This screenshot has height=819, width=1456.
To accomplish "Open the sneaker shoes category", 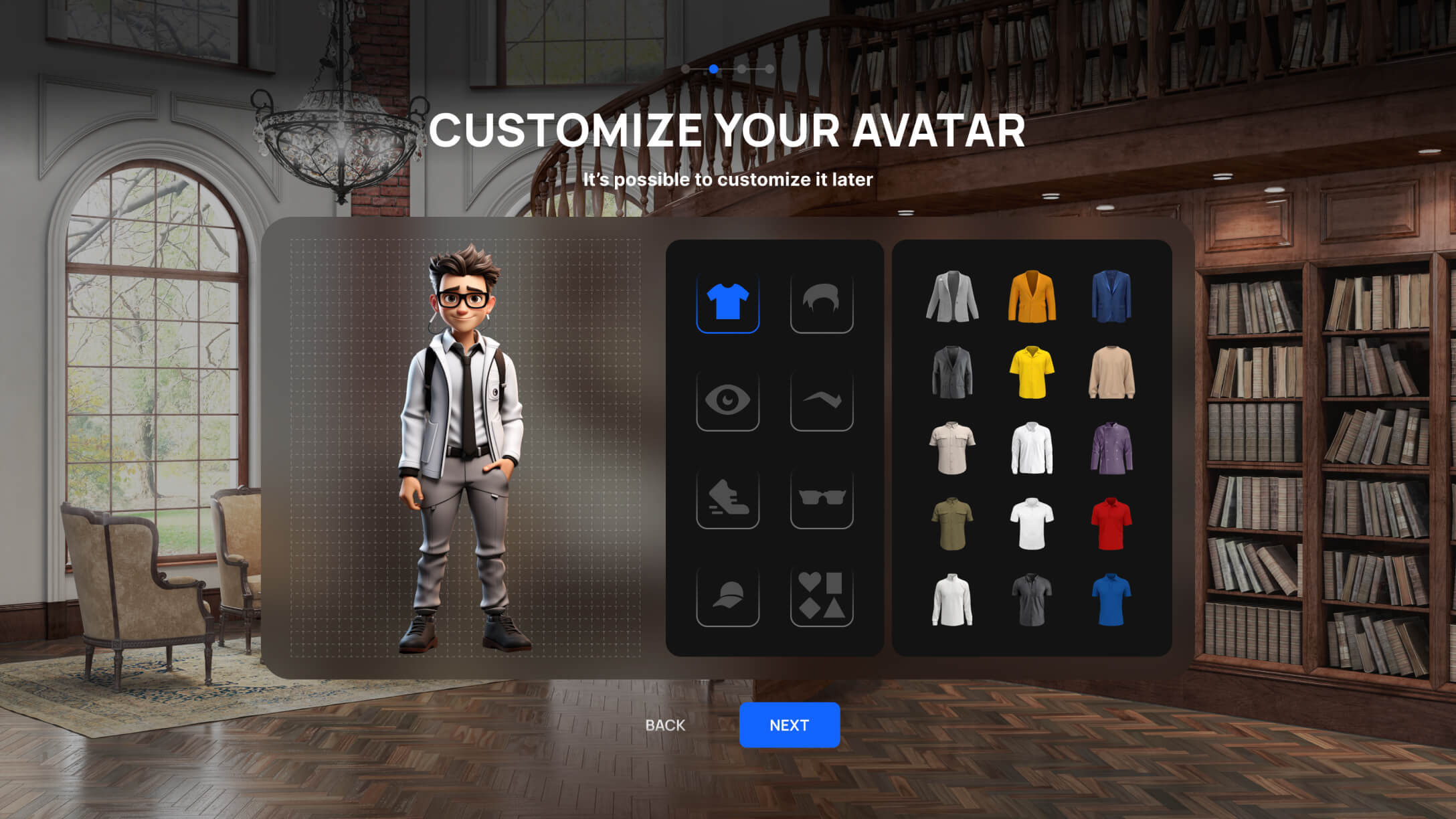I will point(727,498).
